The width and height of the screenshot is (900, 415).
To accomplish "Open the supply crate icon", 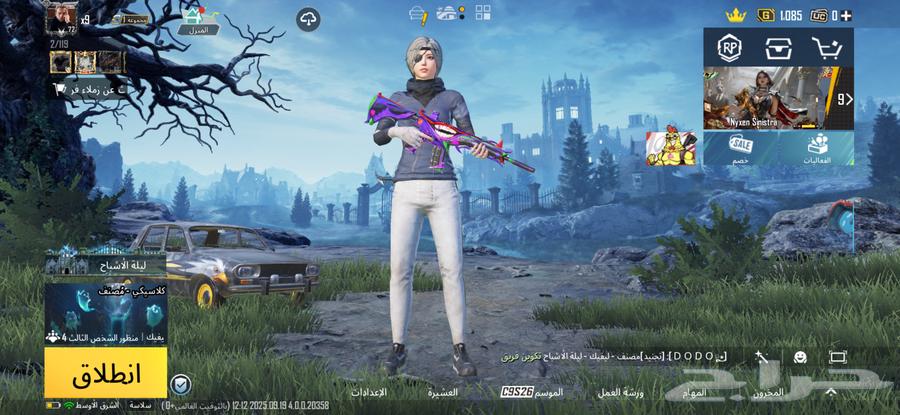I will 778,47.
